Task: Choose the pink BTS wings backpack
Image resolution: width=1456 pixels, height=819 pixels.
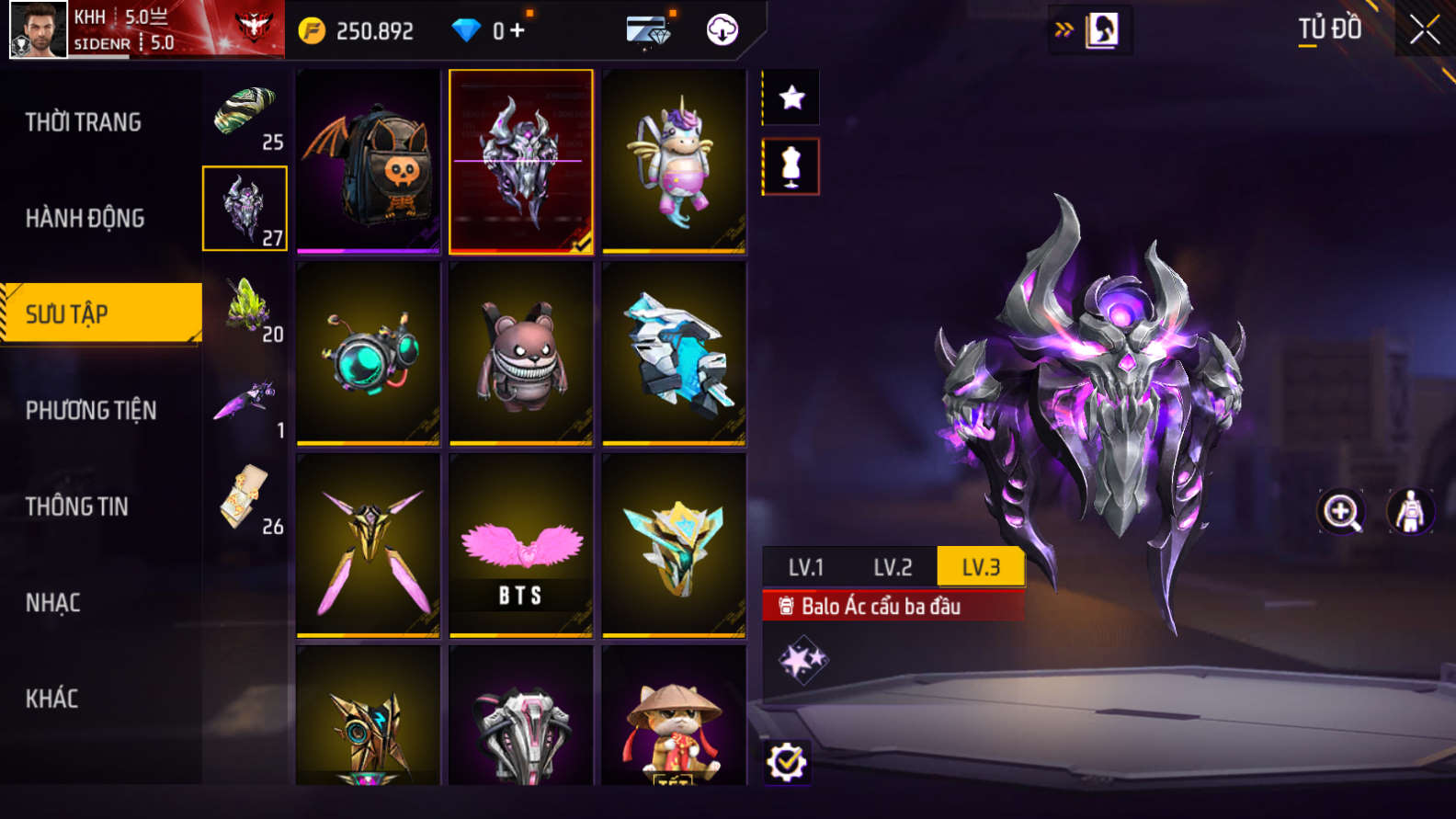Action: (x=521, y=545)
